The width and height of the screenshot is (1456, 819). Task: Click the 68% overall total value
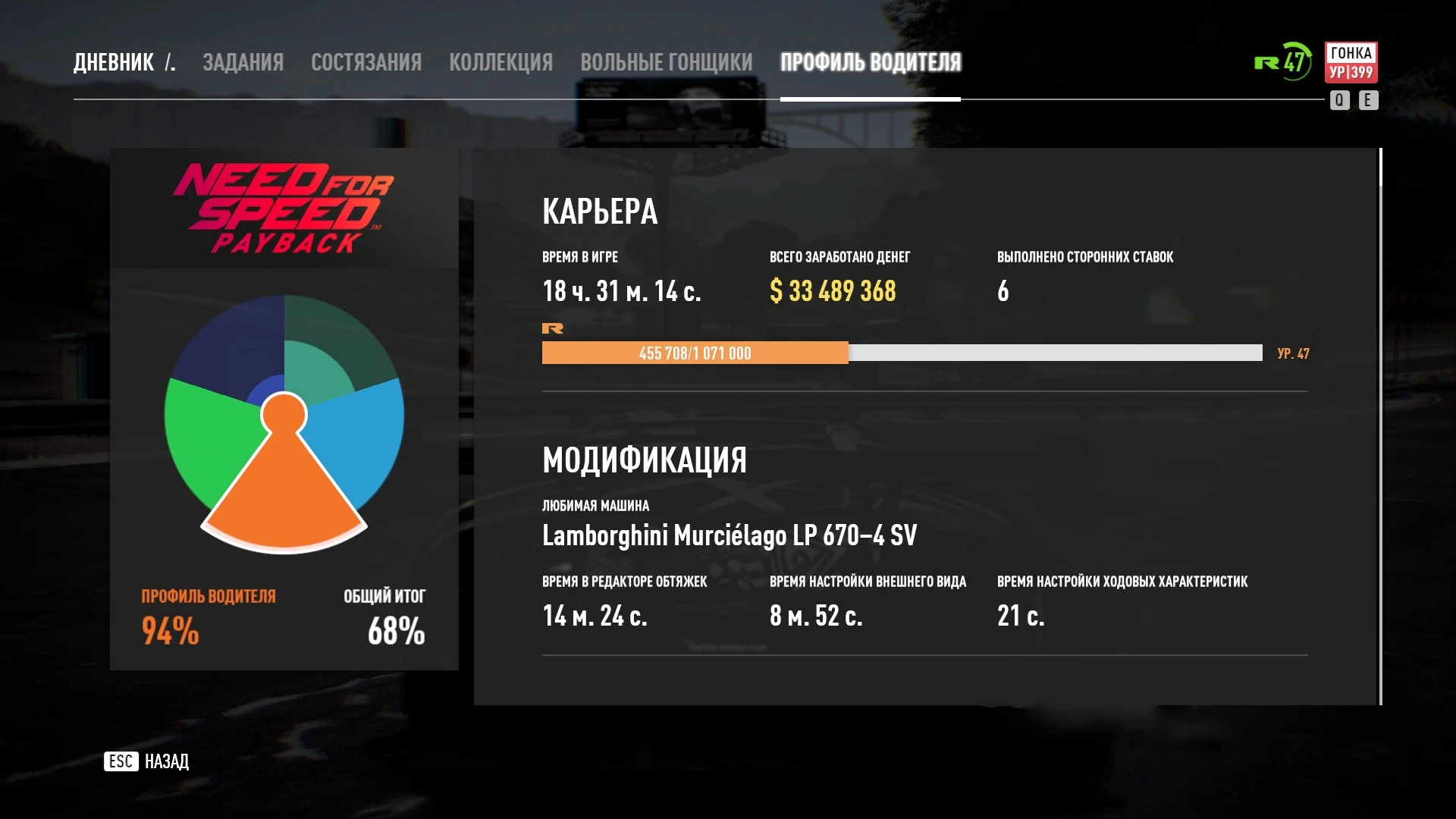point(394,628)
